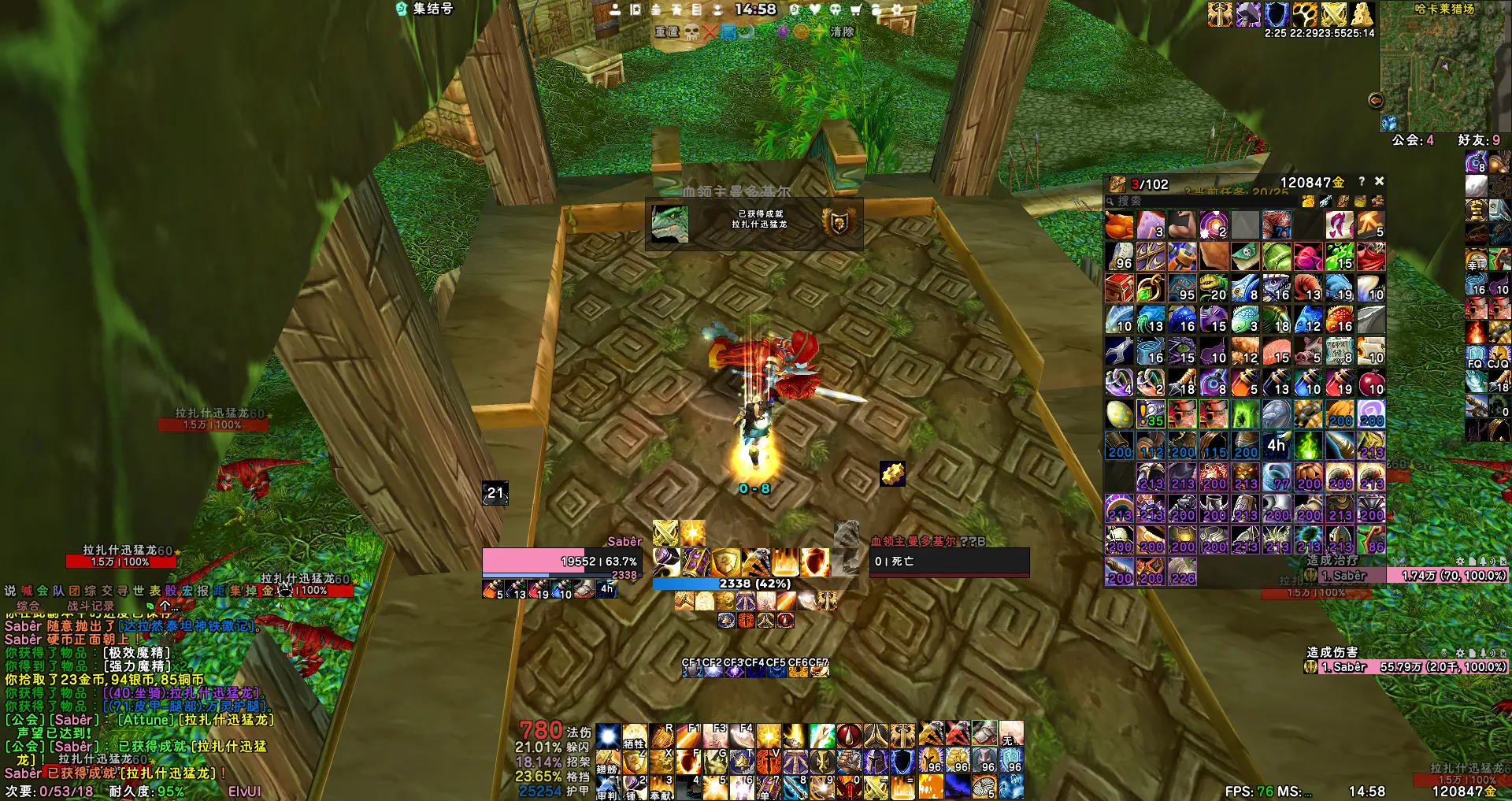
Task: Switch to the 综合 general chat tab
Action: coord(28,606)
